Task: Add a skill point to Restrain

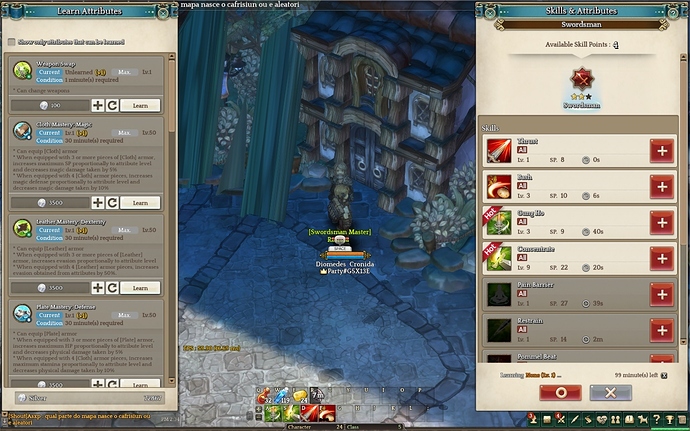Action: (x=661, y=330)
